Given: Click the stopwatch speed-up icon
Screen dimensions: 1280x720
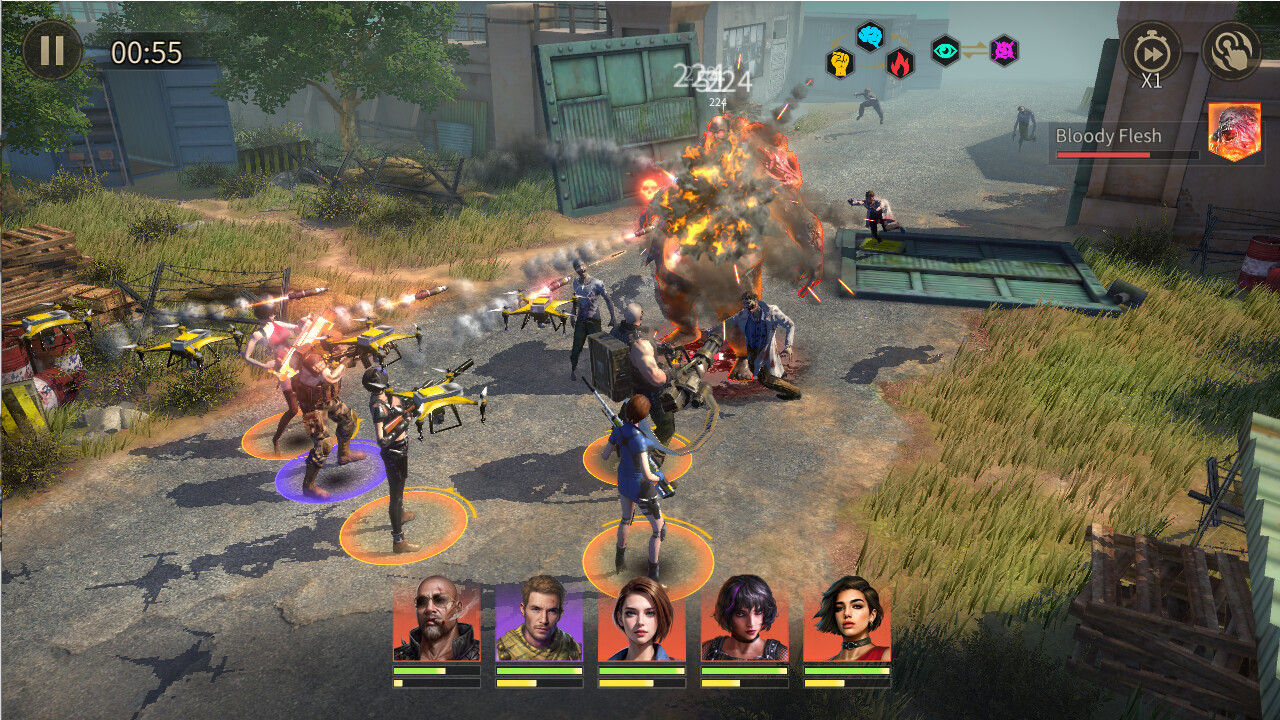Looking at the screenshot, I should (x=1153, y=48).
